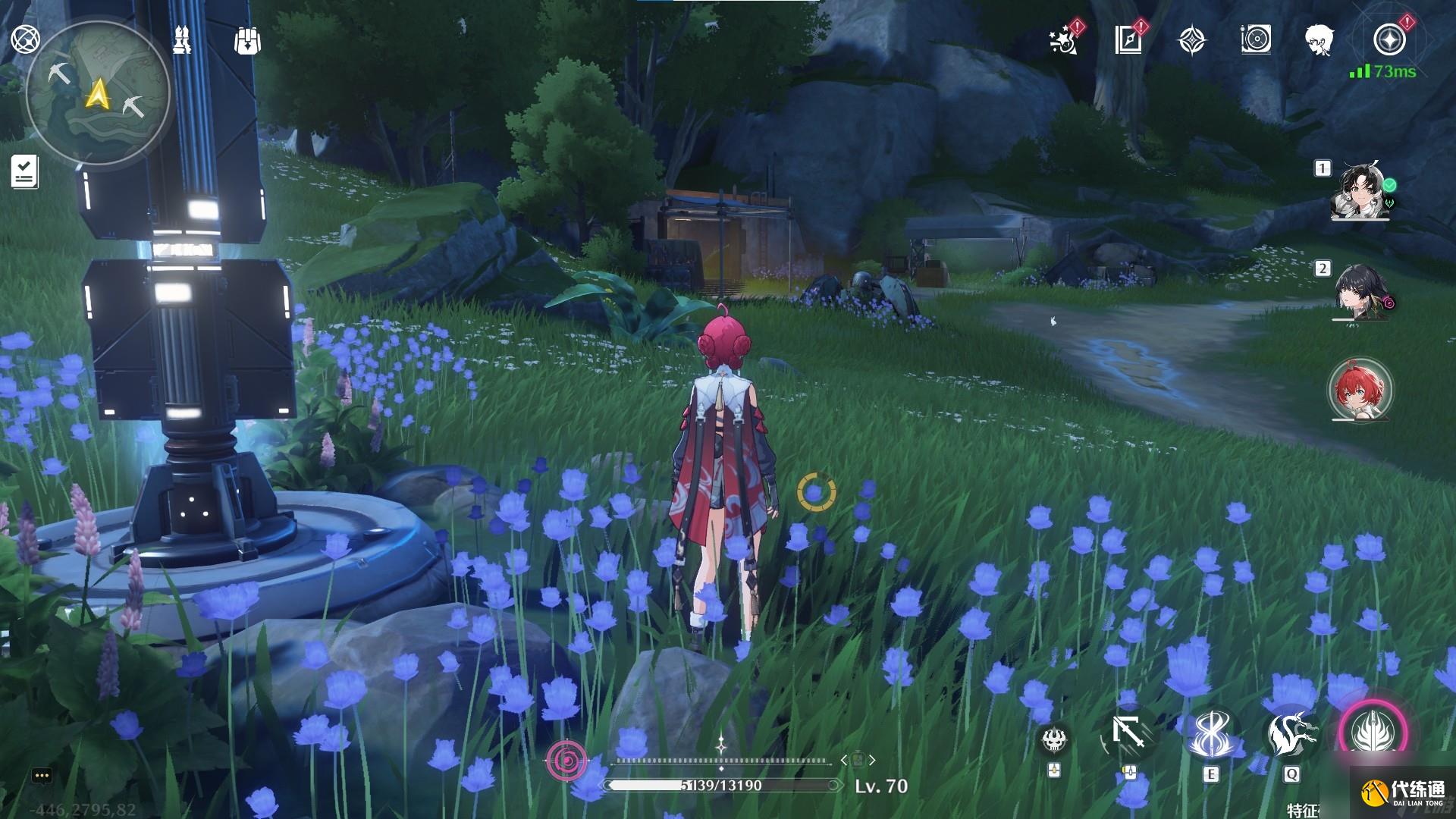This screenshot has width=1456, height=819.
Task: Open the chat bubble
Action: 42,776
